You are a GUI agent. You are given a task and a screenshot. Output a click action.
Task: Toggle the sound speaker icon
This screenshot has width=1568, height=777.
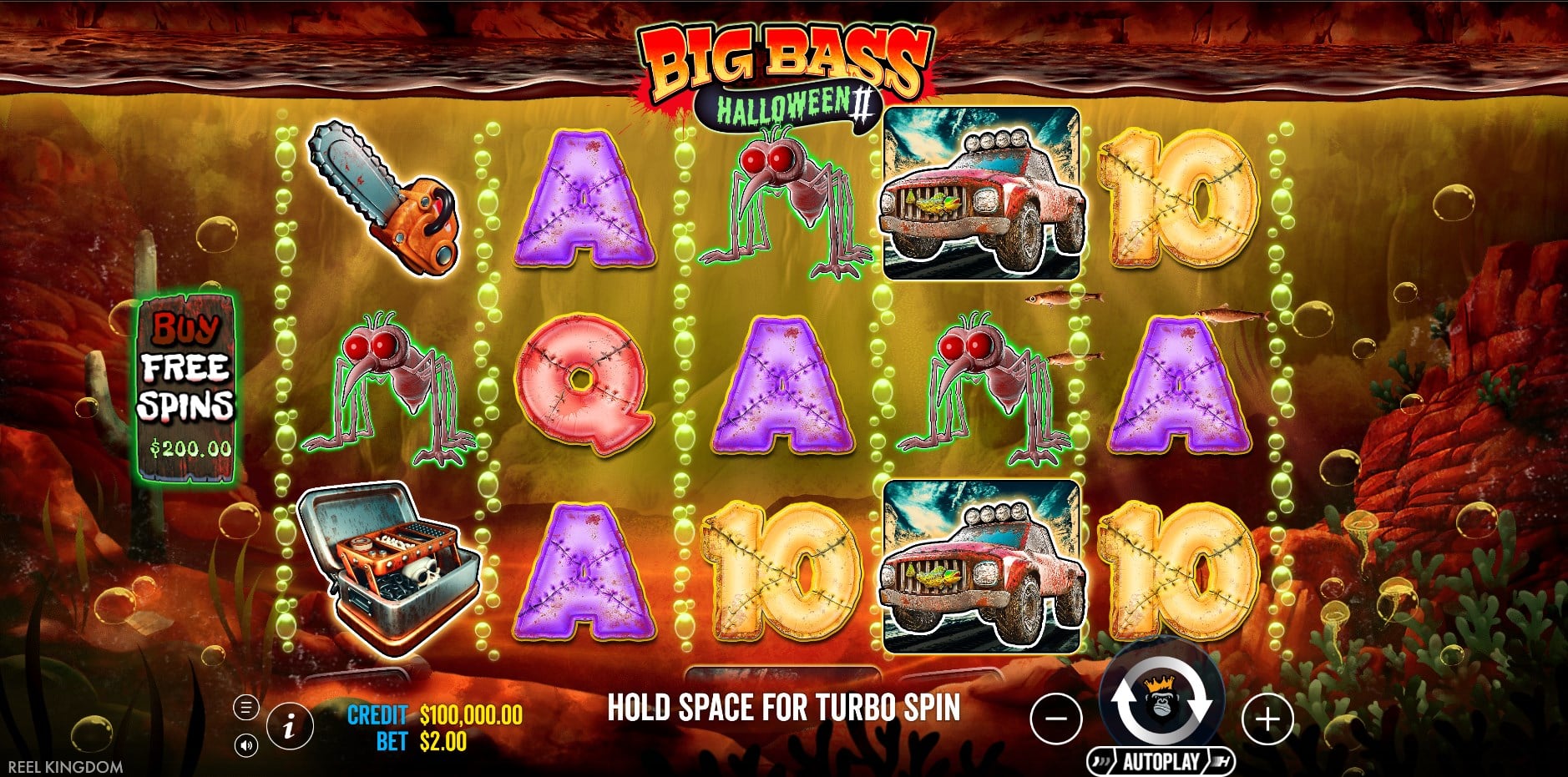(245, 745)
